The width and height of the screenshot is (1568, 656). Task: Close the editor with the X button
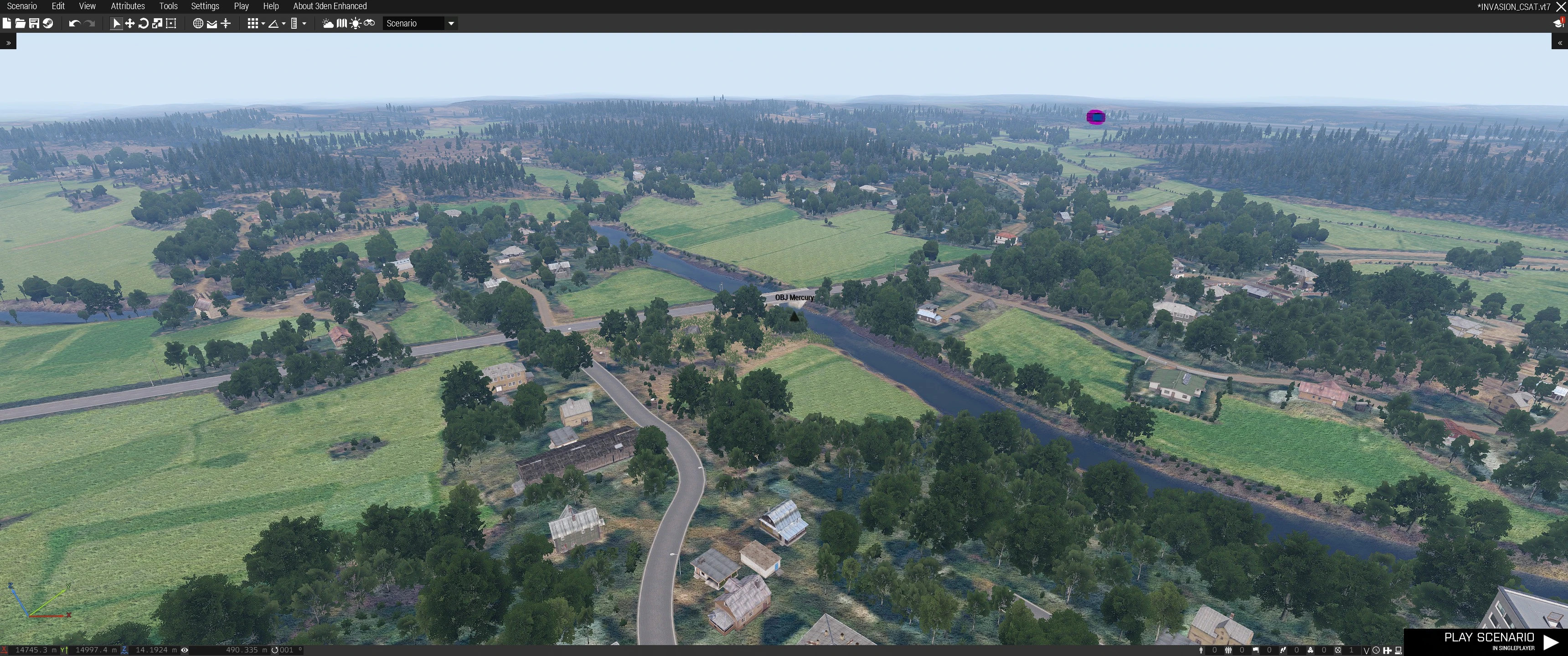1561,7
